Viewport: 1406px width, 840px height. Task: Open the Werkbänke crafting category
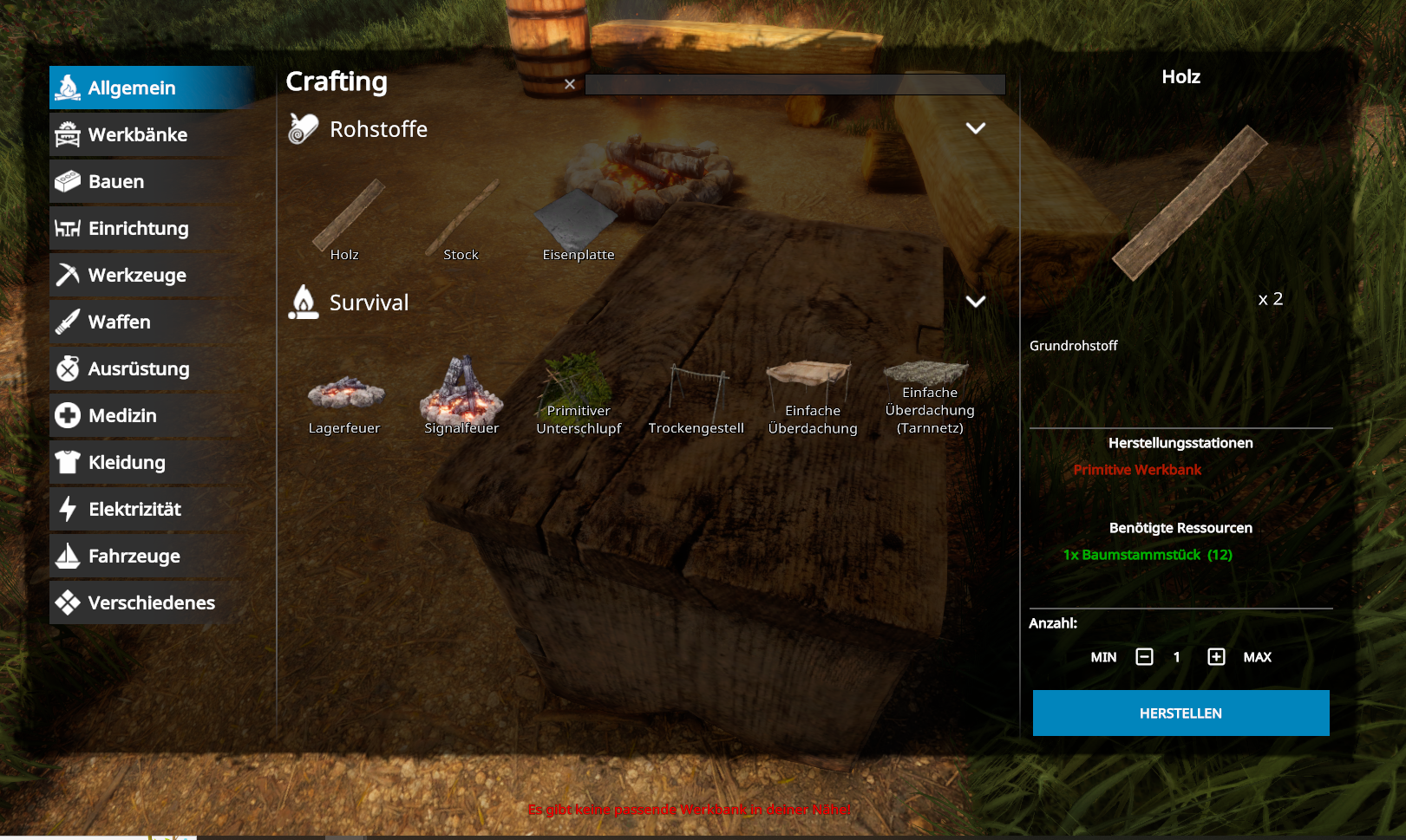[139, 135]
